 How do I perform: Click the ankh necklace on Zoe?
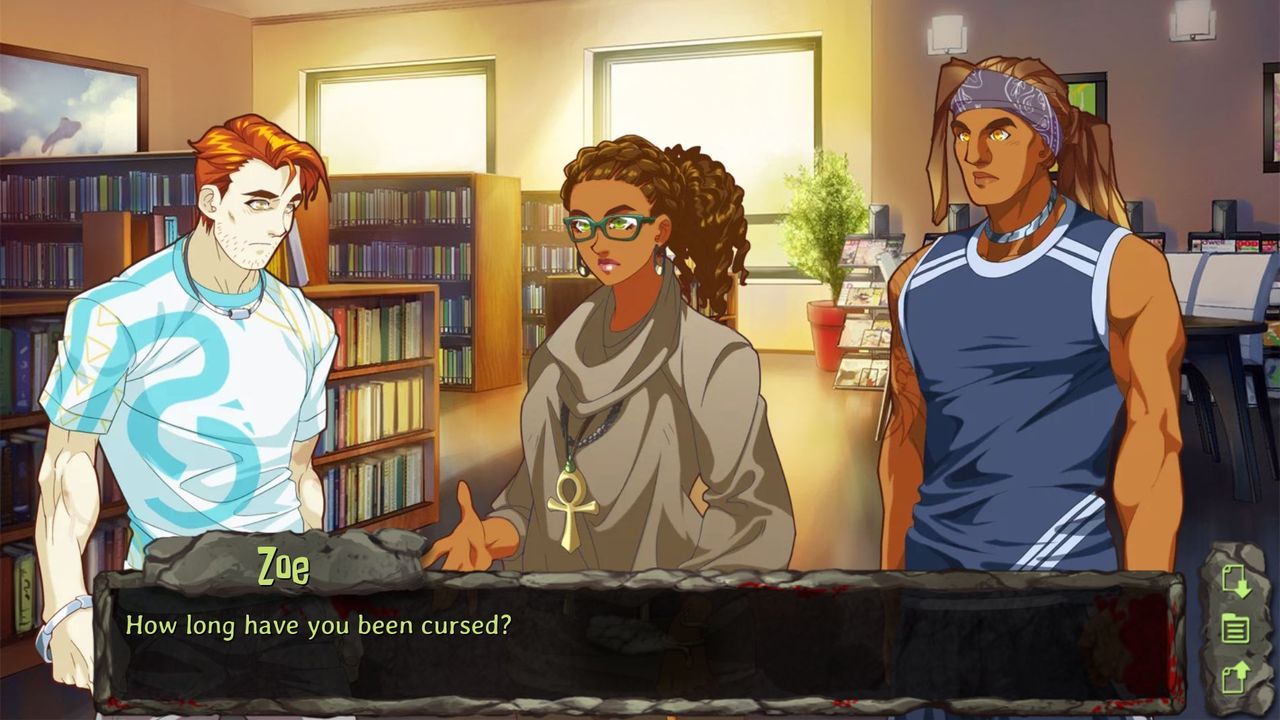(x=573, y=505)
